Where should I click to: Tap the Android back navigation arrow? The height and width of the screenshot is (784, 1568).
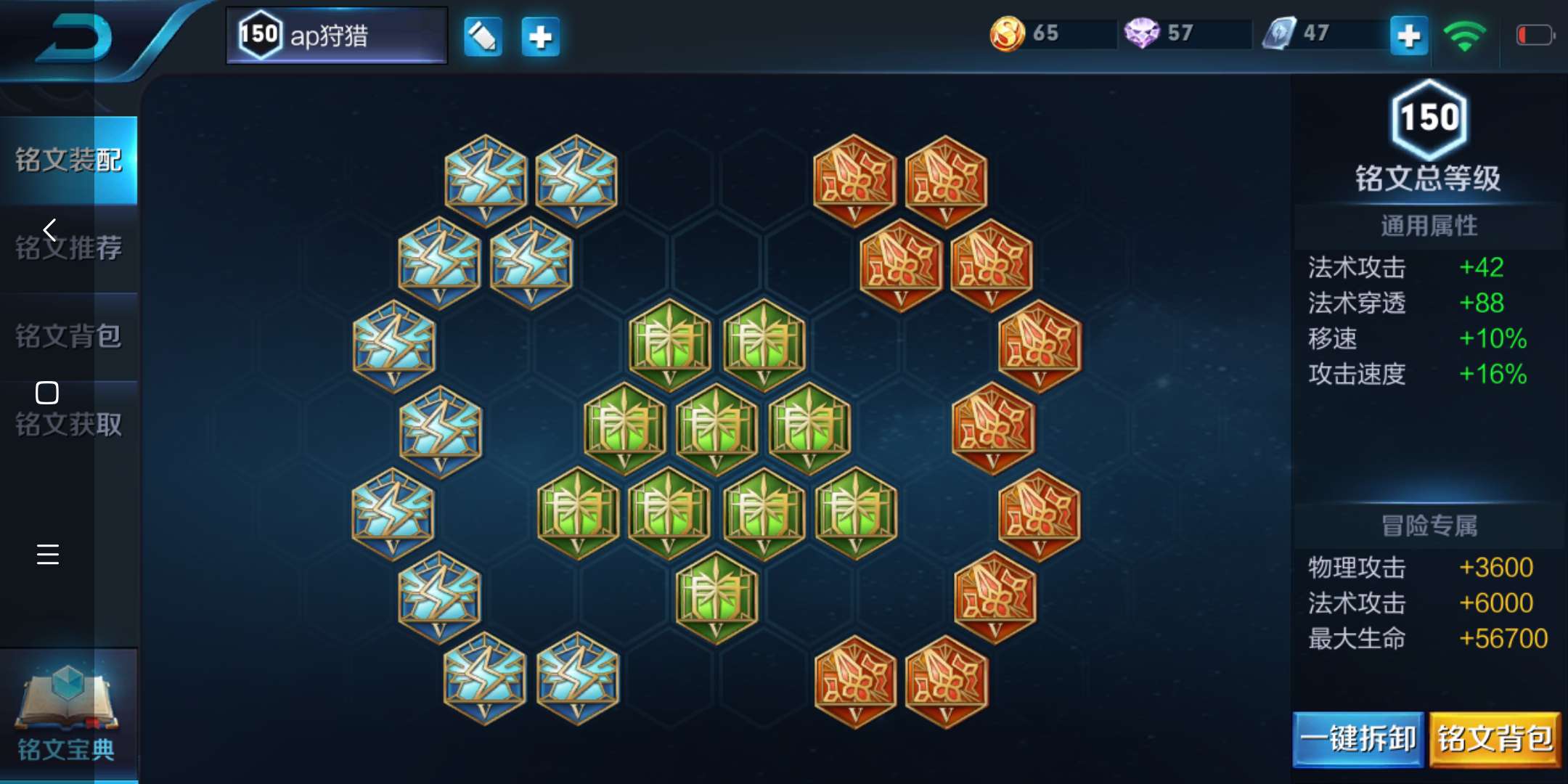pyautogui.click(x=49, y=230)
